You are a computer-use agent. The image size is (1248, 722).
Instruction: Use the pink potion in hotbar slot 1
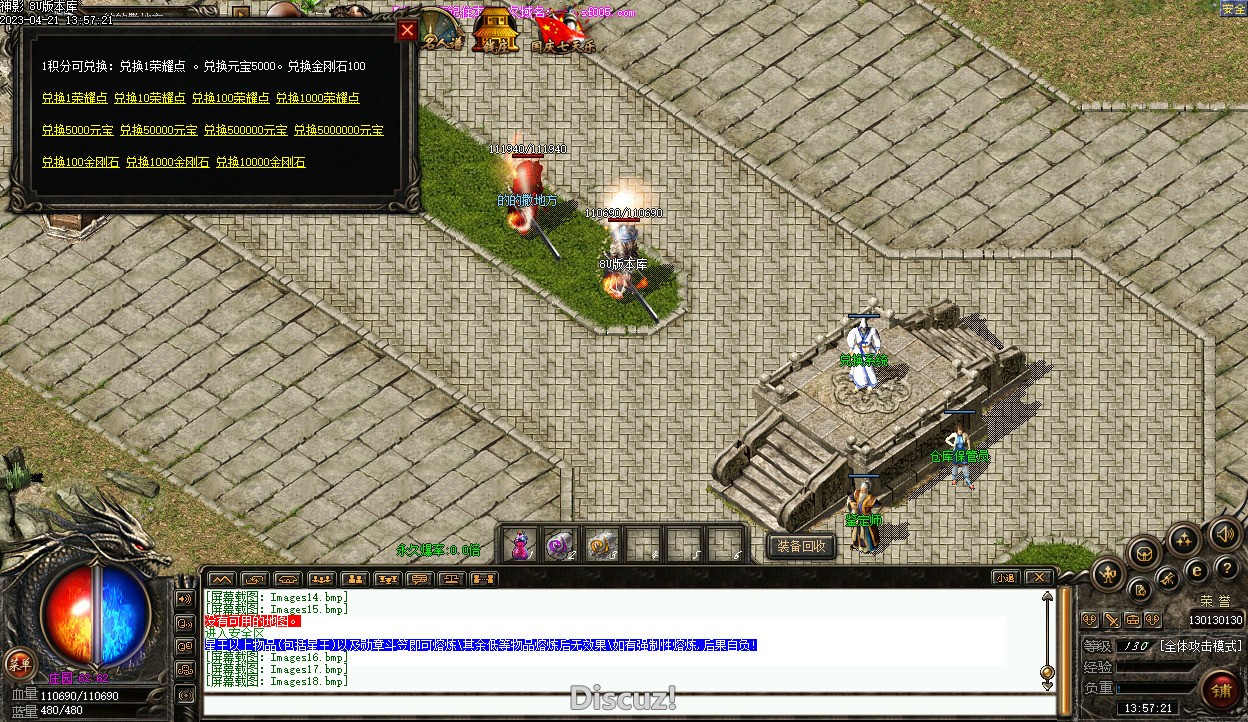coord(519,545)
